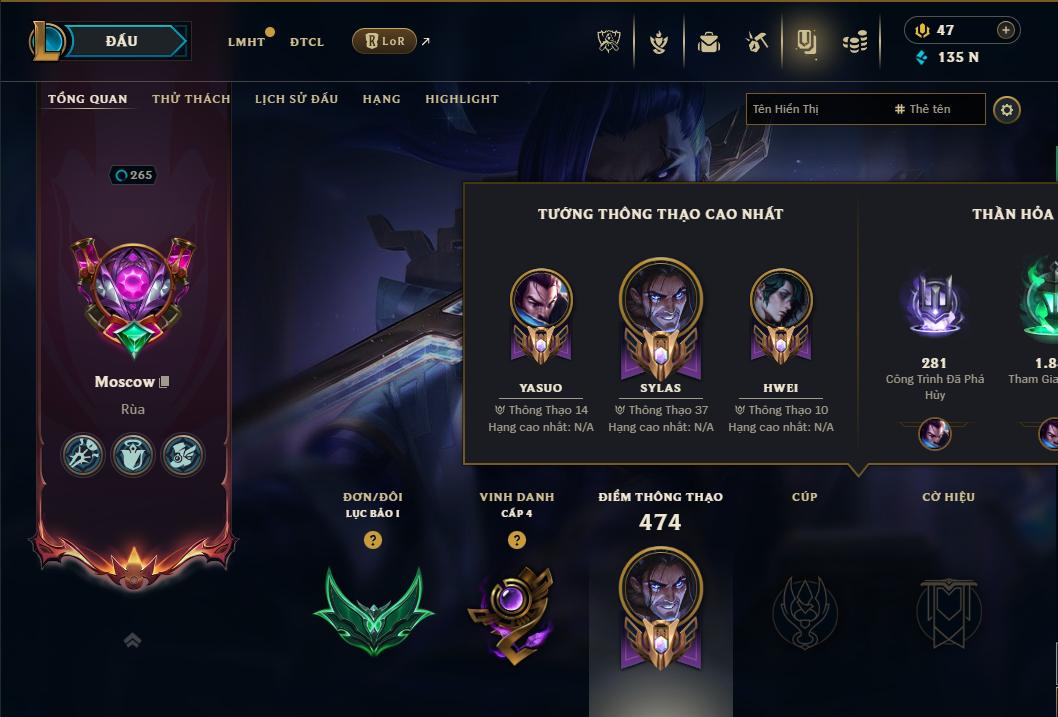1058x717 pixels.
Task: Click the help icon under ĐƠN/ĐÔI
Action: pos(373,540)
